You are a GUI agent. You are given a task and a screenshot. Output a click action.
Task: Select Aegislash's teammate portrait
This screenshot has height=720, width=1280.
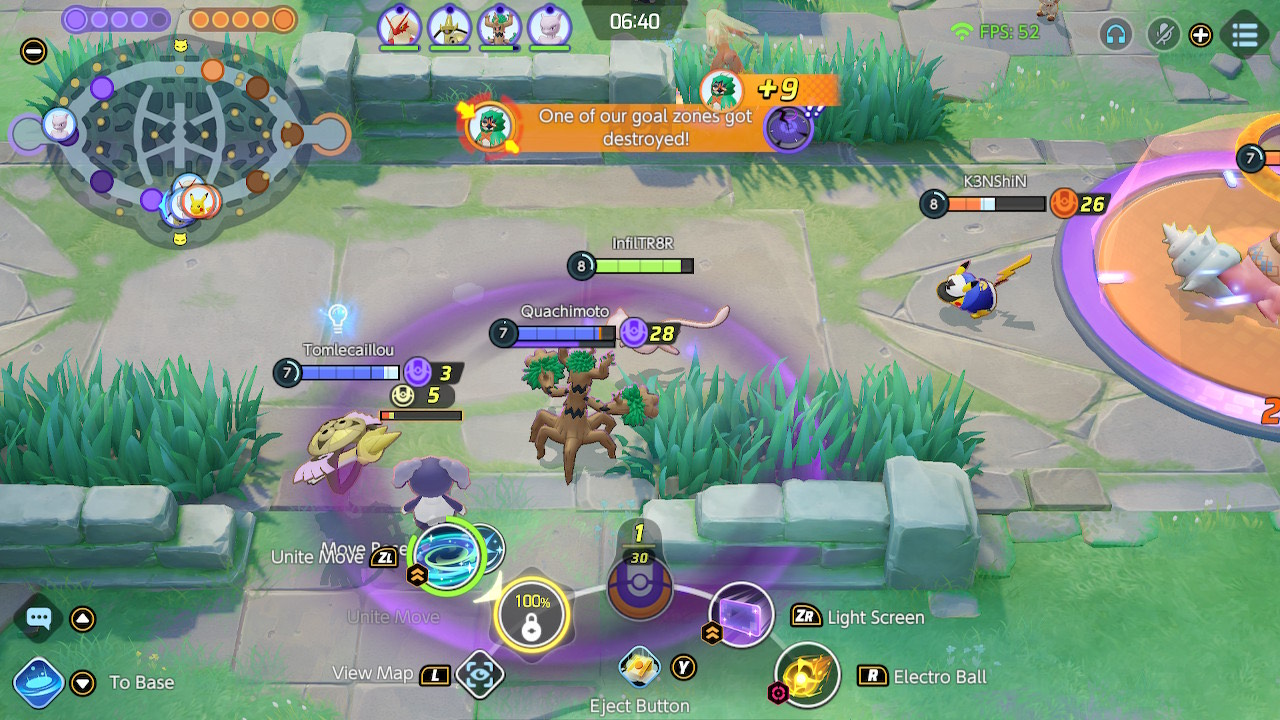pyautogui.click(x=450, y=26)
